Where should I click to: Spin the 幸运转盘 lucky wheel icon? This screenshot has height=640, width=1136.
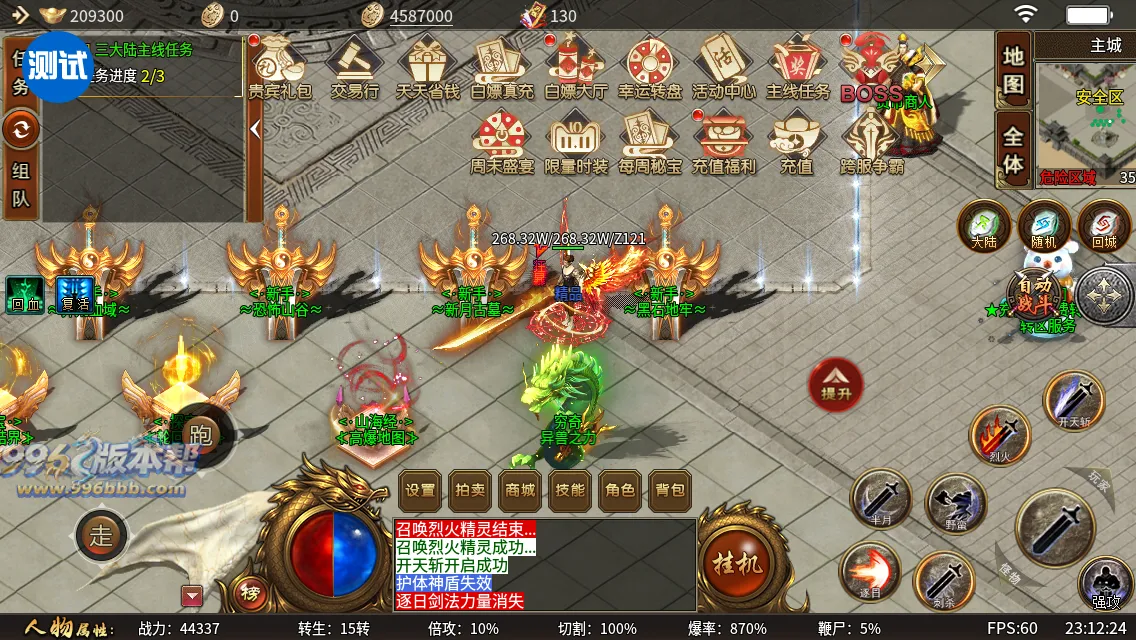coord(649,67)
